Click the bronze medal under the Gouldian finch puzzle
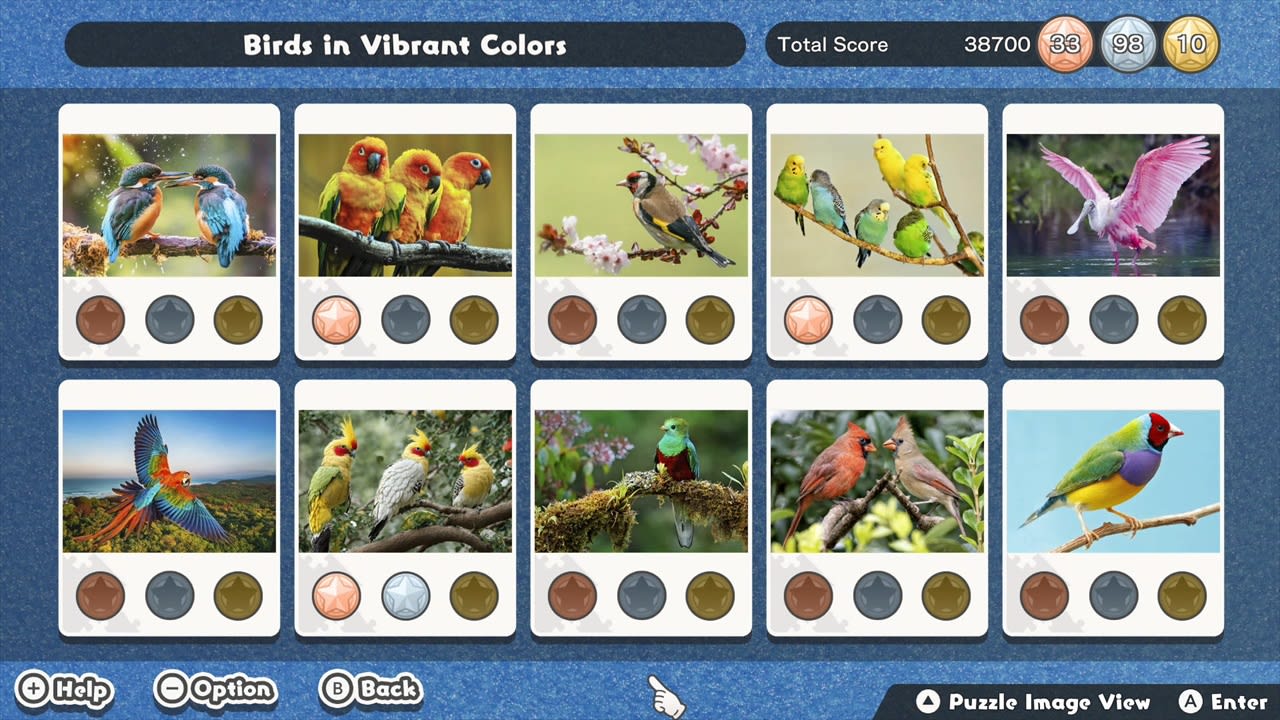 pyautogui.click(x=1045, y=594)
